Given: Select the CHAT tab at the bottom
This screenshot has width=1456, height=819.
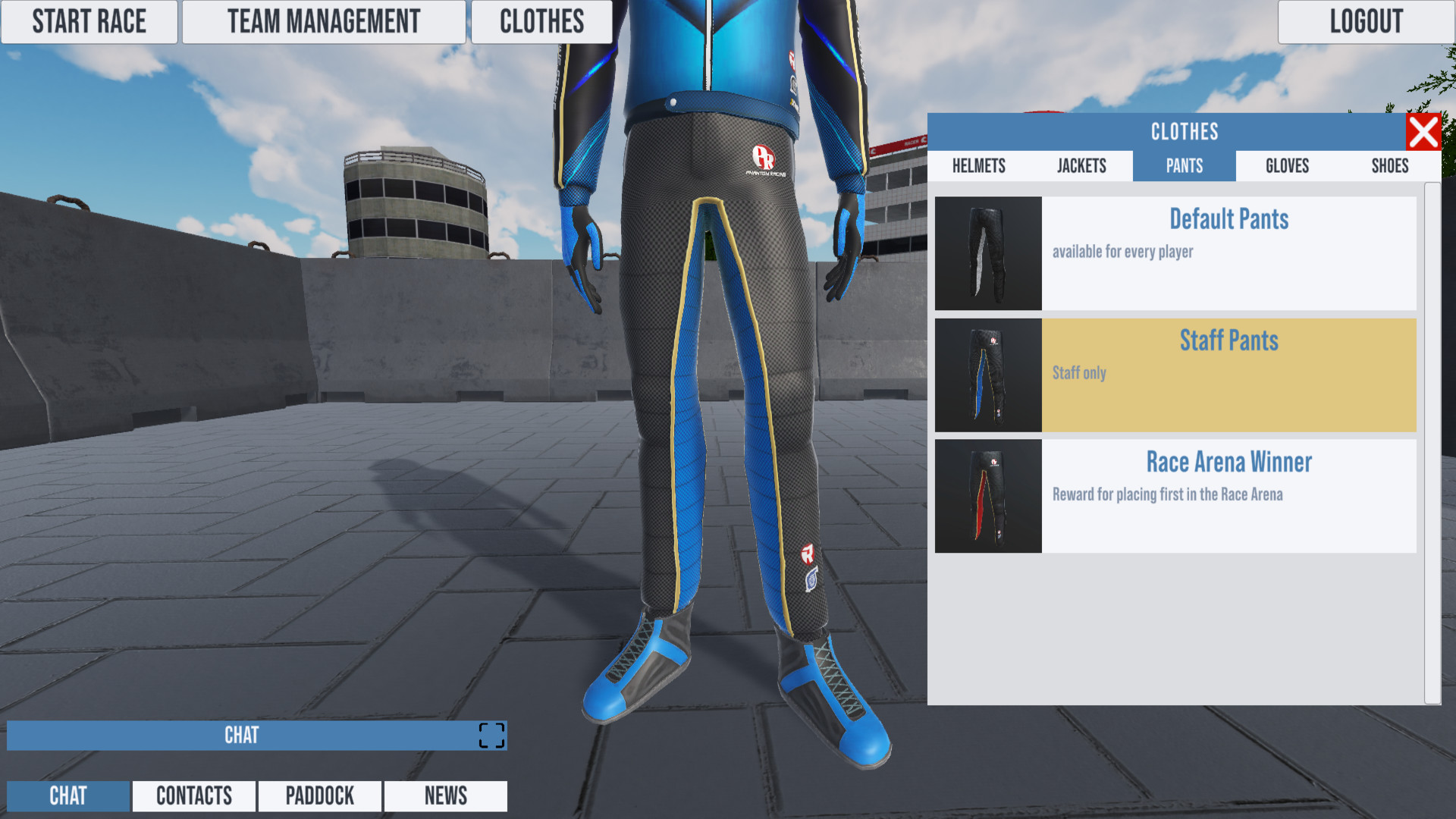Looking at the screenshot, I should coord(67,796).
